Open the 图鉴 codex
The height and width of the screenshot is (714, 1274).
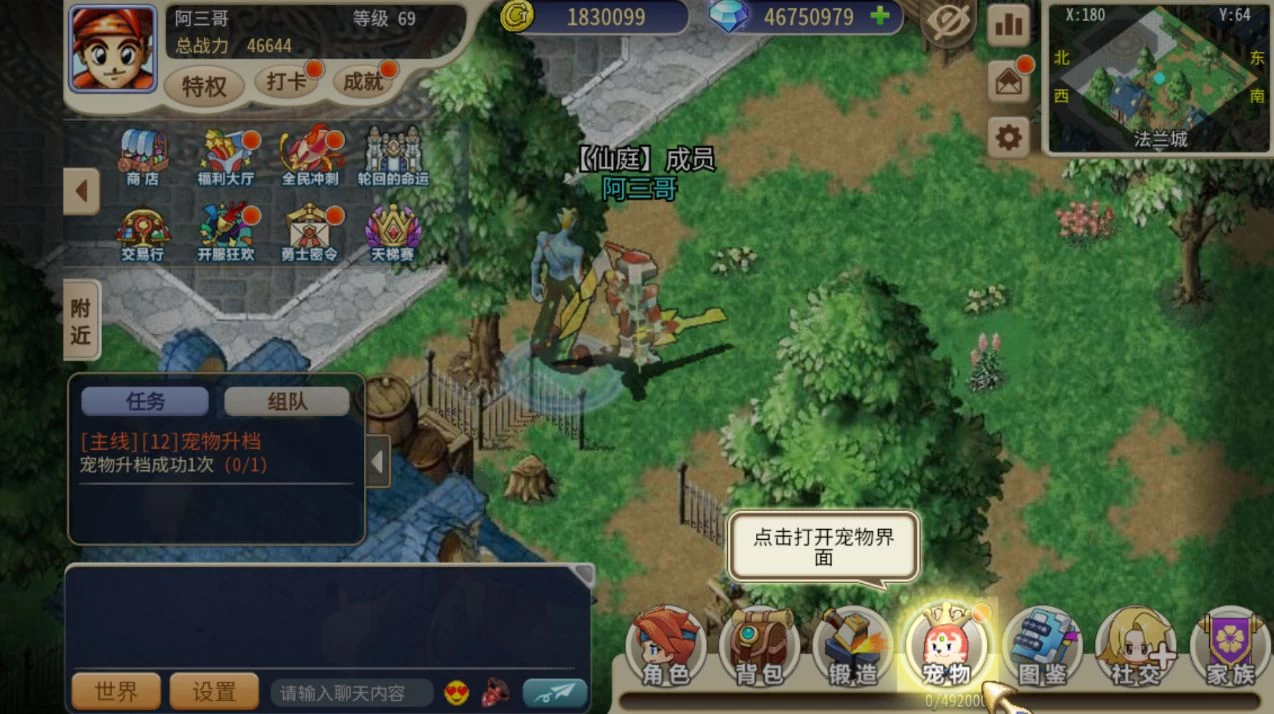click(1041, 647)
